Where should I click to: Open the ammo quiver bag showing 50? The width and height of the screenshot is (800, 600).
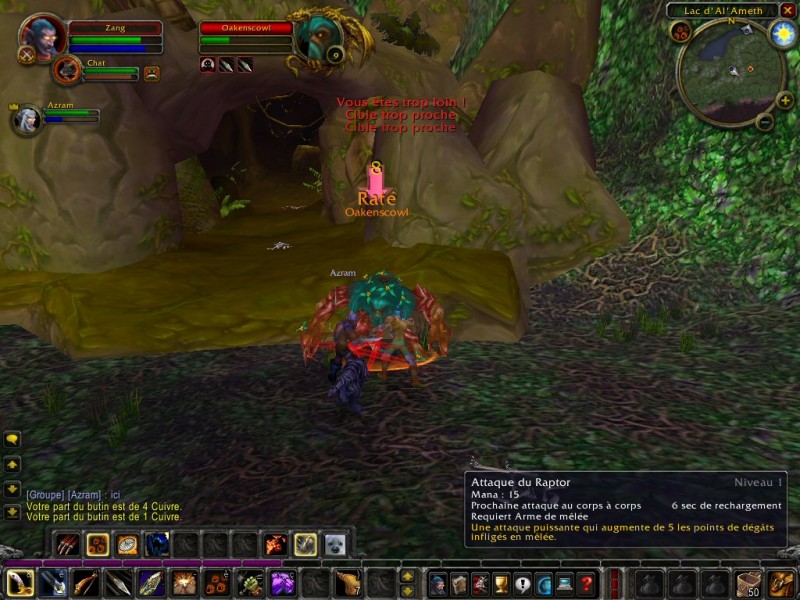(748, 583)
